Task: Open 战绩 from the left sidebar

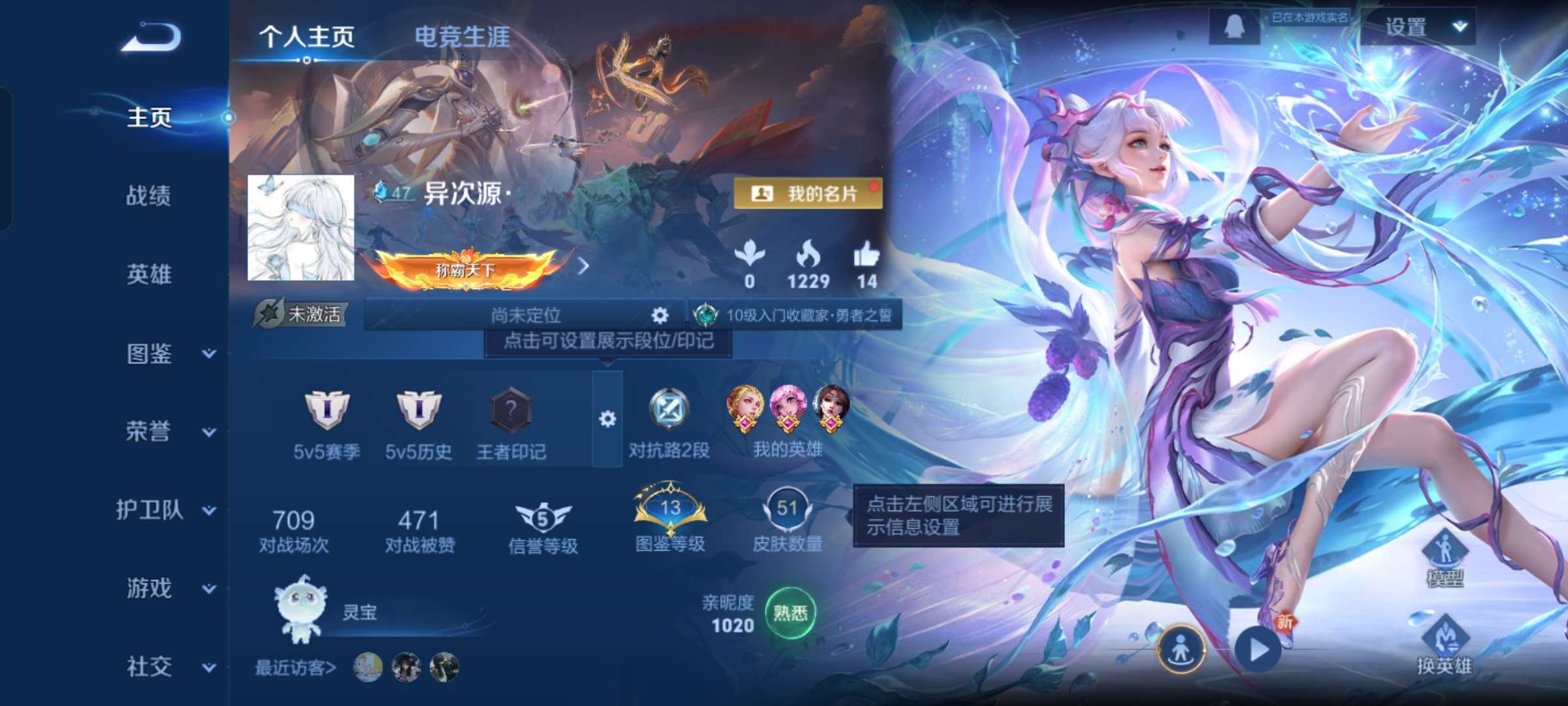Action: [149, 197]
